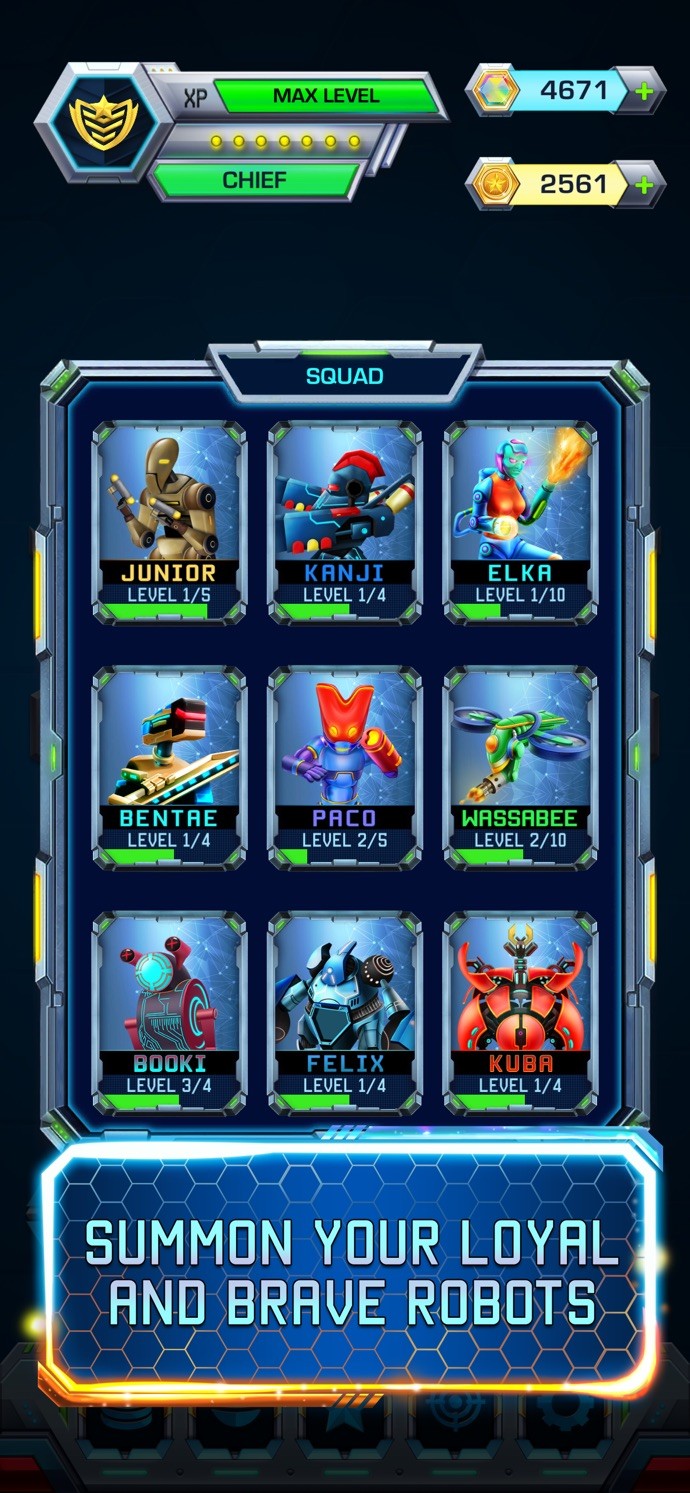Viewport: 690px width, 1493px height.
Task: Choose the Wassabee drone card
Action: [520, 767]
